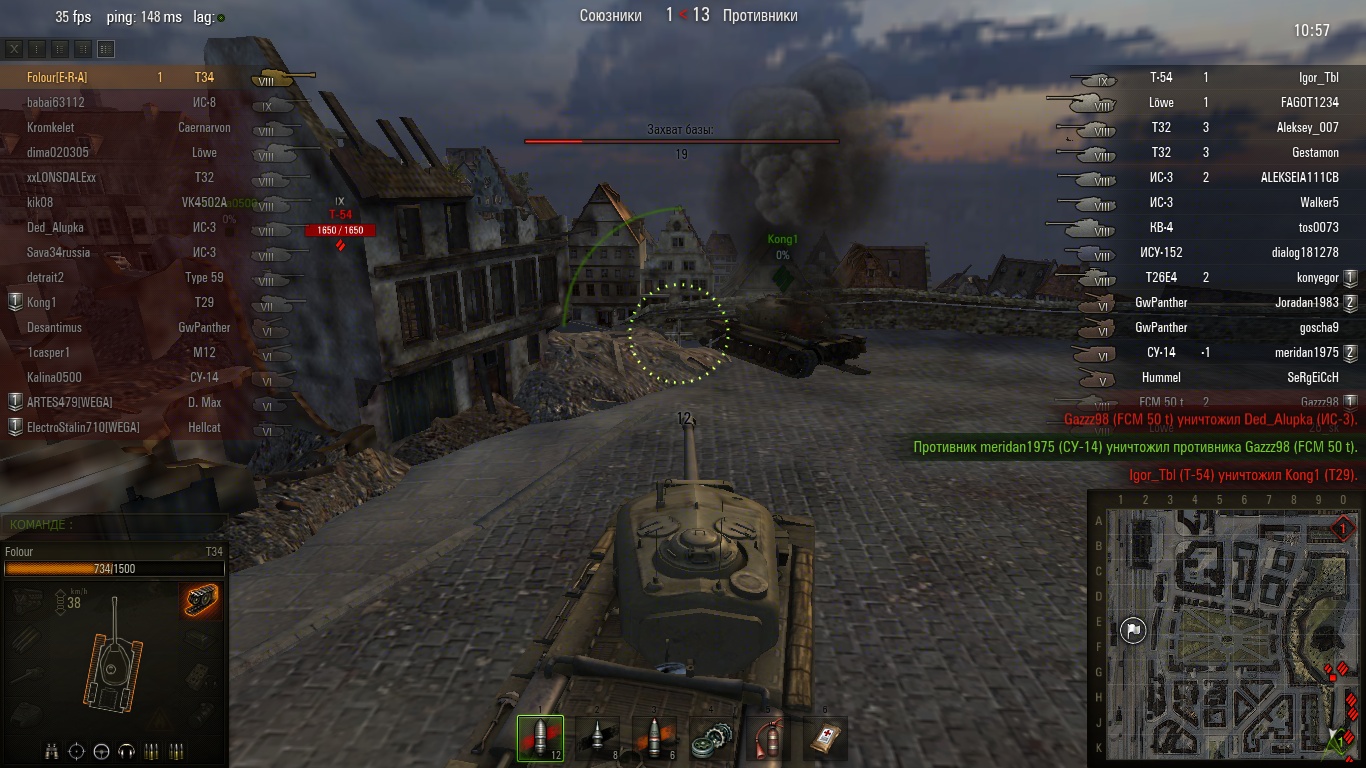
Task: Click the КОМАНДЕ team chat input
Action: (x=114, y=525)
